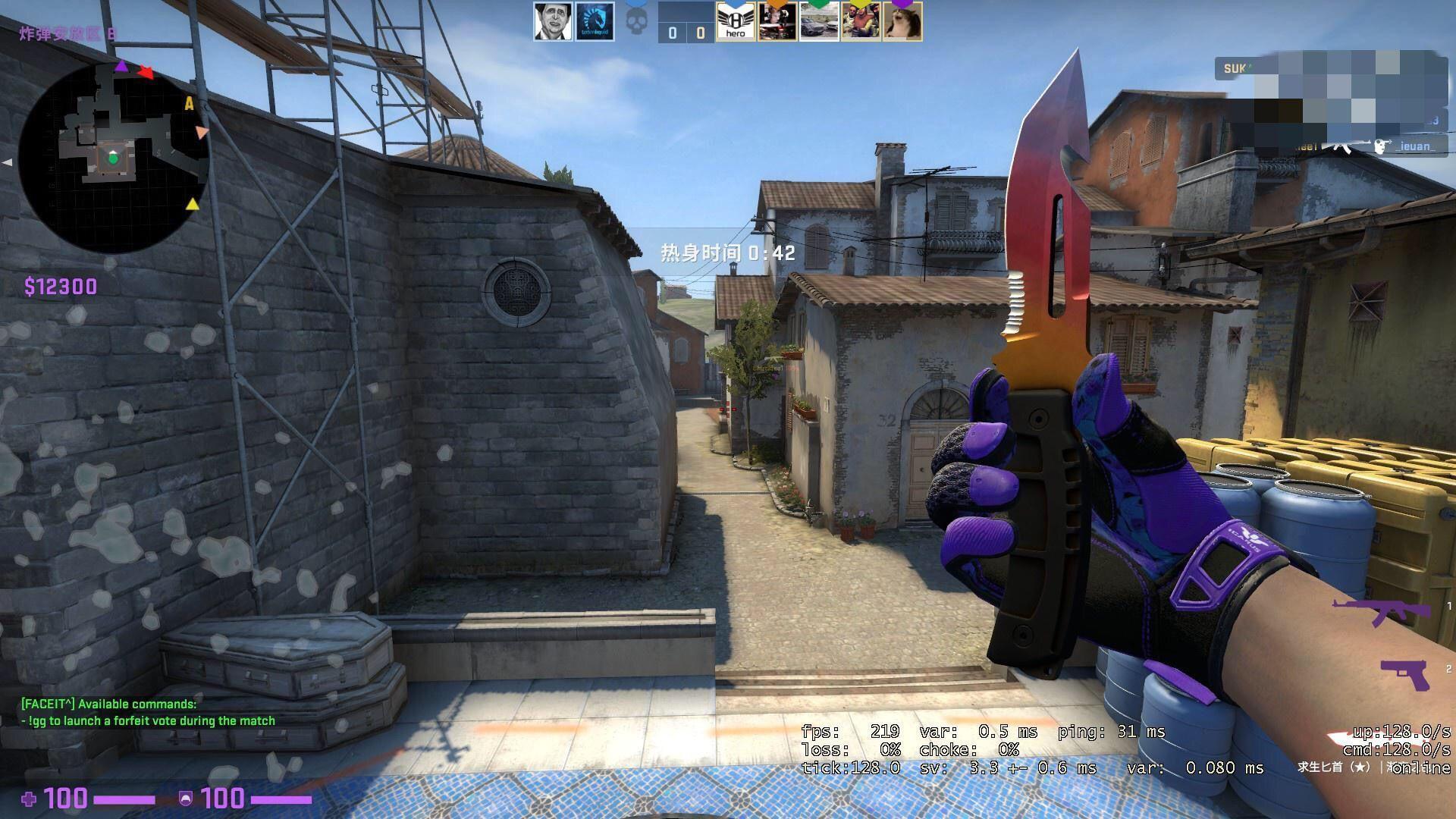Click the armor helmet icon
This screenshot has width=1456, height=819.
coord(186,798)
